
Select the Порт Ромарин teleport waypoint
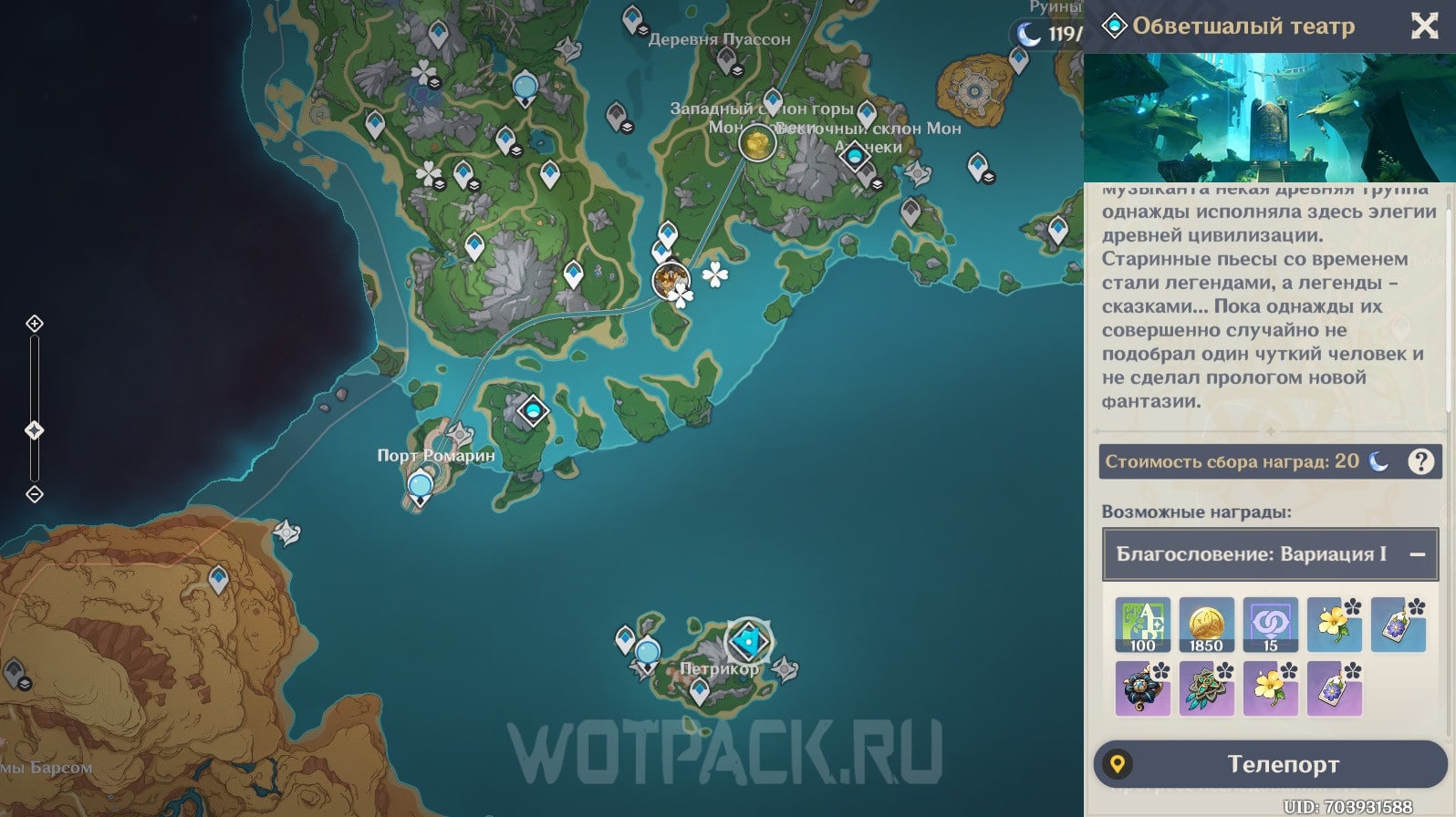[x=421, y=486]
